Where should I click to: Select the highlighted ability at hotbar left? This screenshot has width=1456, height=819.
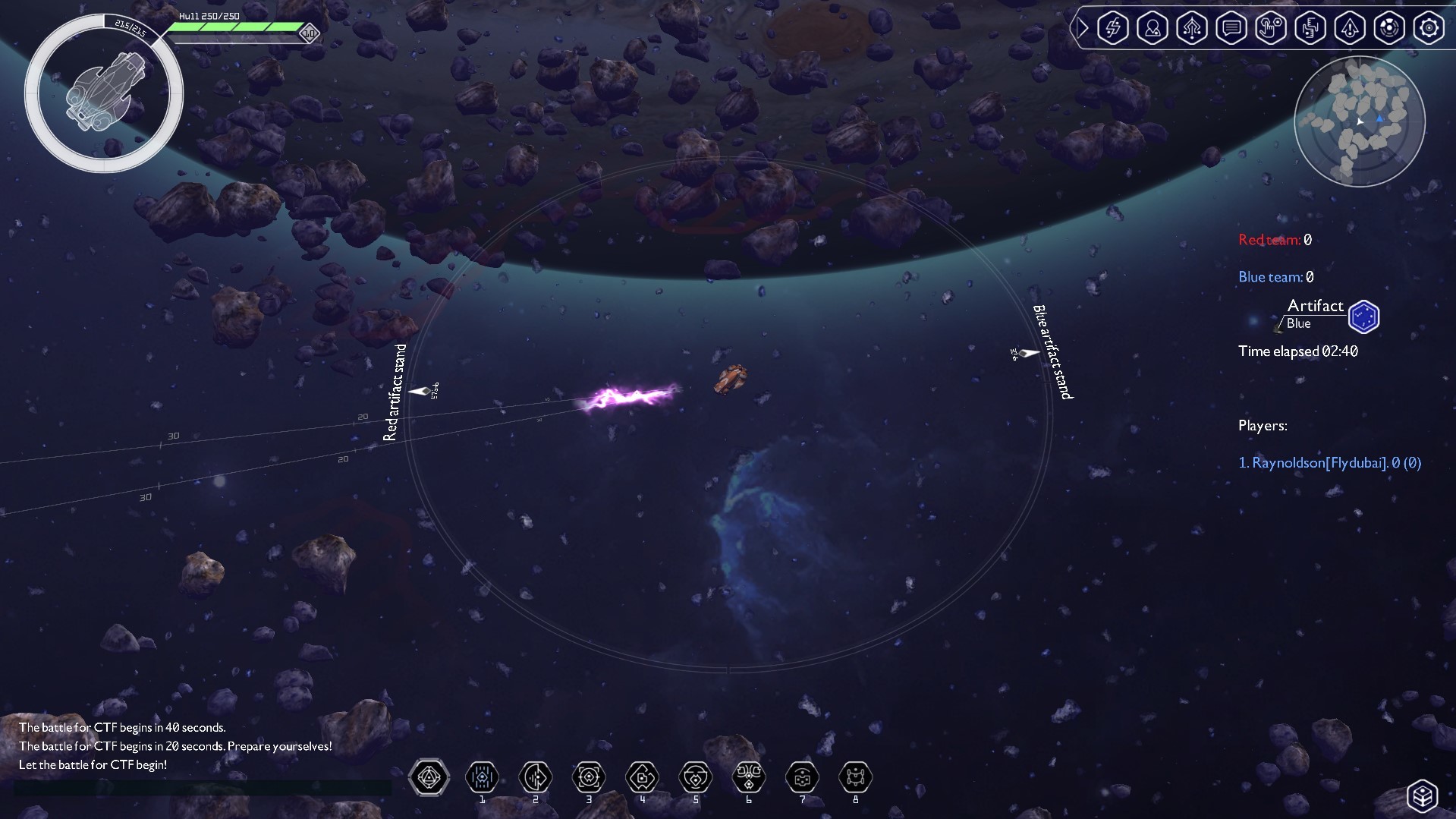[429, 778]
